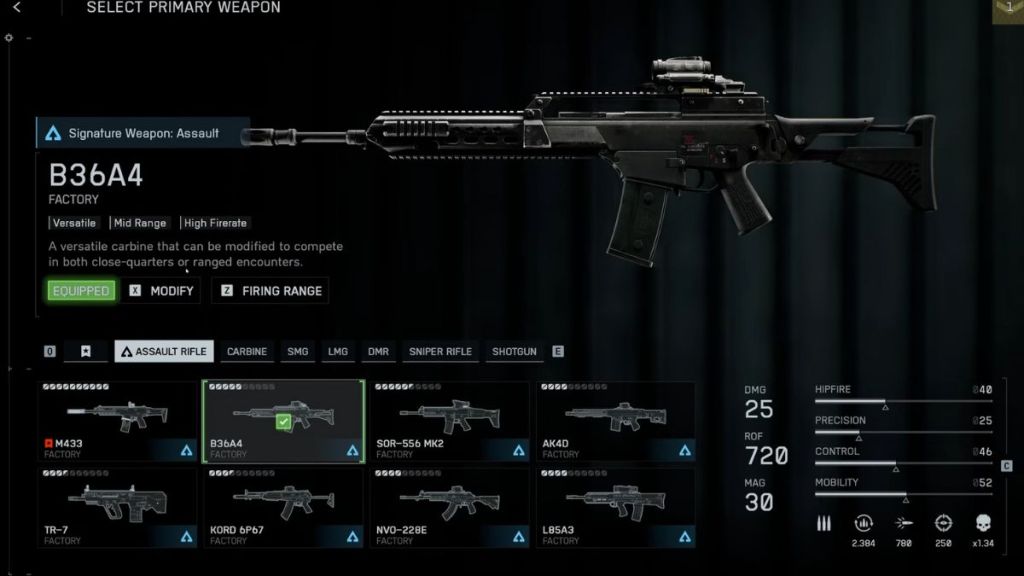1024x576 pixels.
Task: Open the Modify weapon screen
Action: pos(162,291)
